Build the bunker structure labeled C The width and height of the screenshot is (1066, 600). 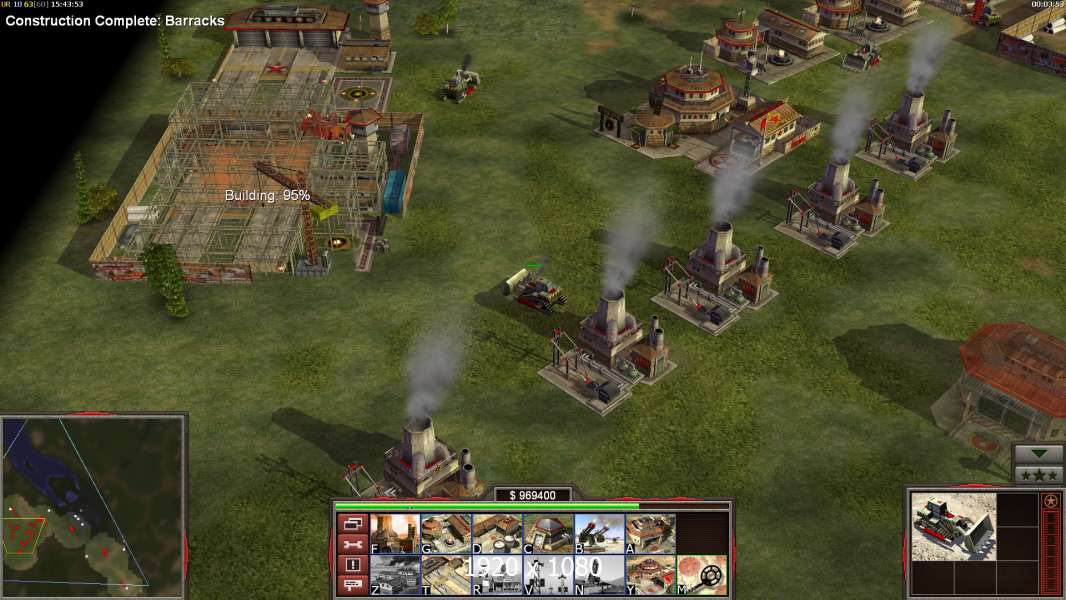point(548,534)
